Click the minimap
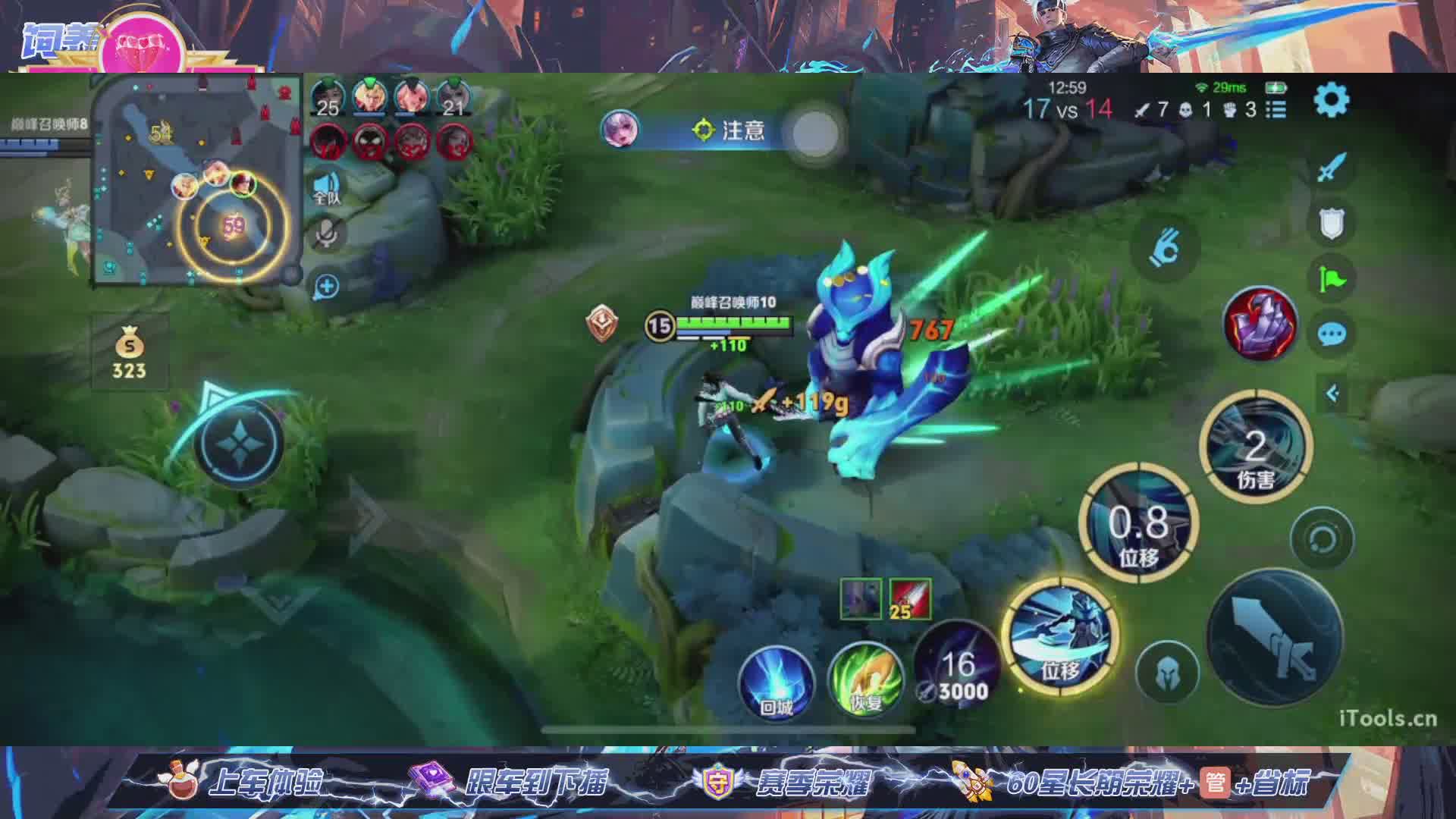This screenshot has height=819, width=1456. pos(197,180)
